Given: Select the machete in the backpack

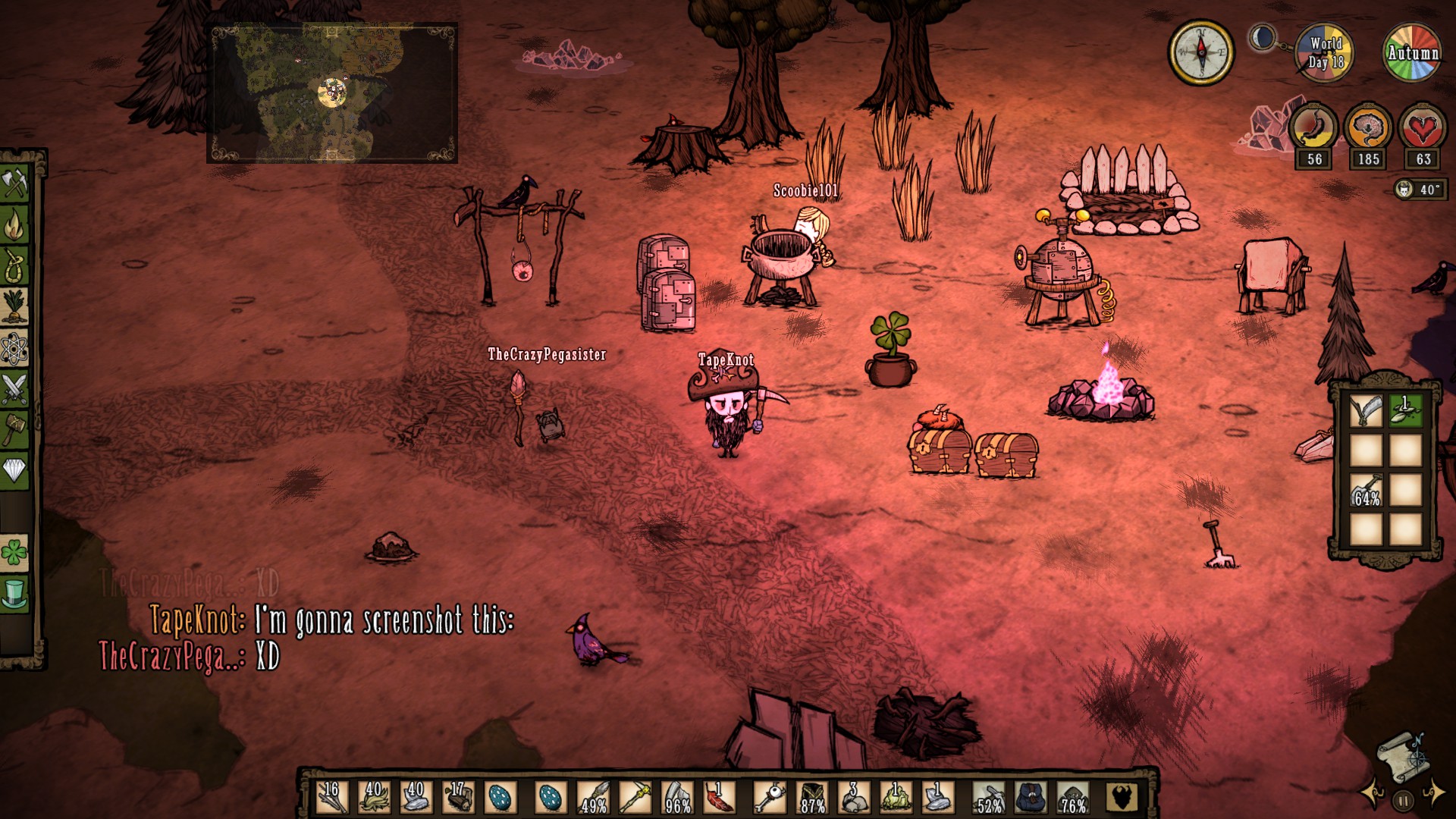Looking at the screenshot, I should 1367,410.
